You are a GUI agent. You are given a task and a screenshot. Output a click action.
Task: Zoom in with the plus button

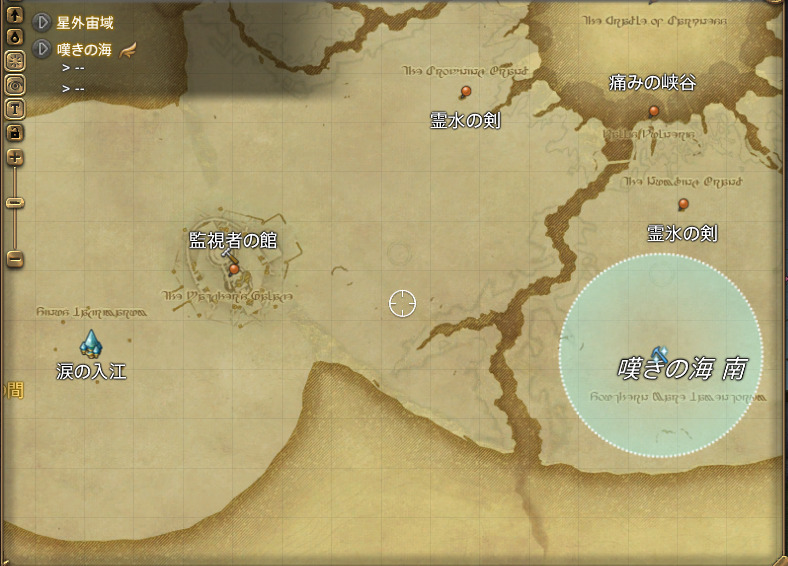tap(15, 157)
